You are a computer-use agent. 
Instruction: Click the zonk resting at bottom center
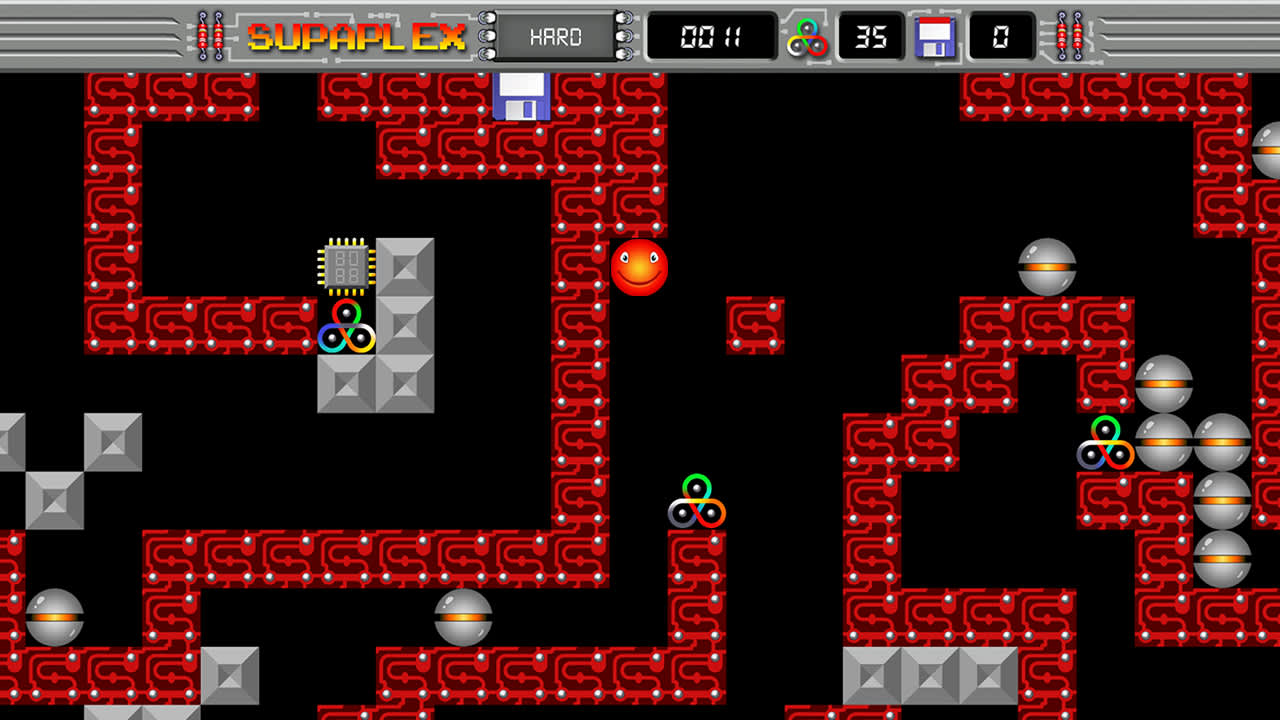[462, 617]
